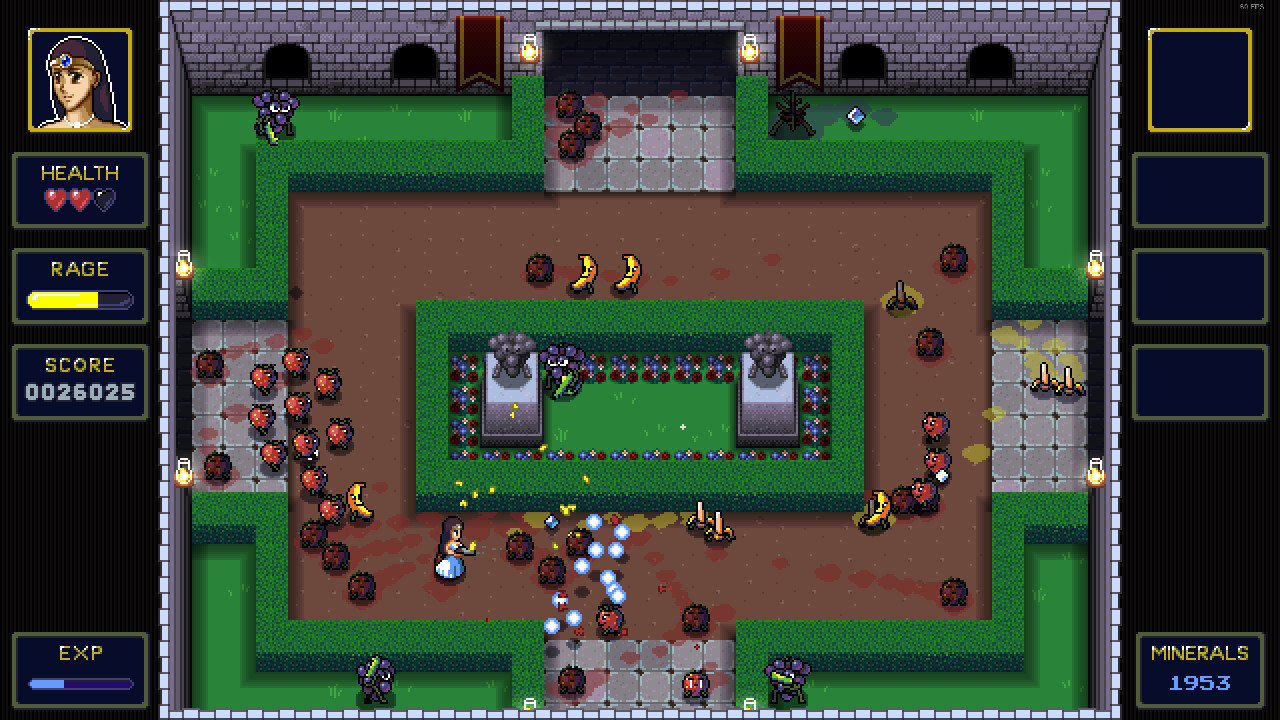Click the HEALTH panel label
Viewport: 1280px width, 720px height.
click(80, 172)
